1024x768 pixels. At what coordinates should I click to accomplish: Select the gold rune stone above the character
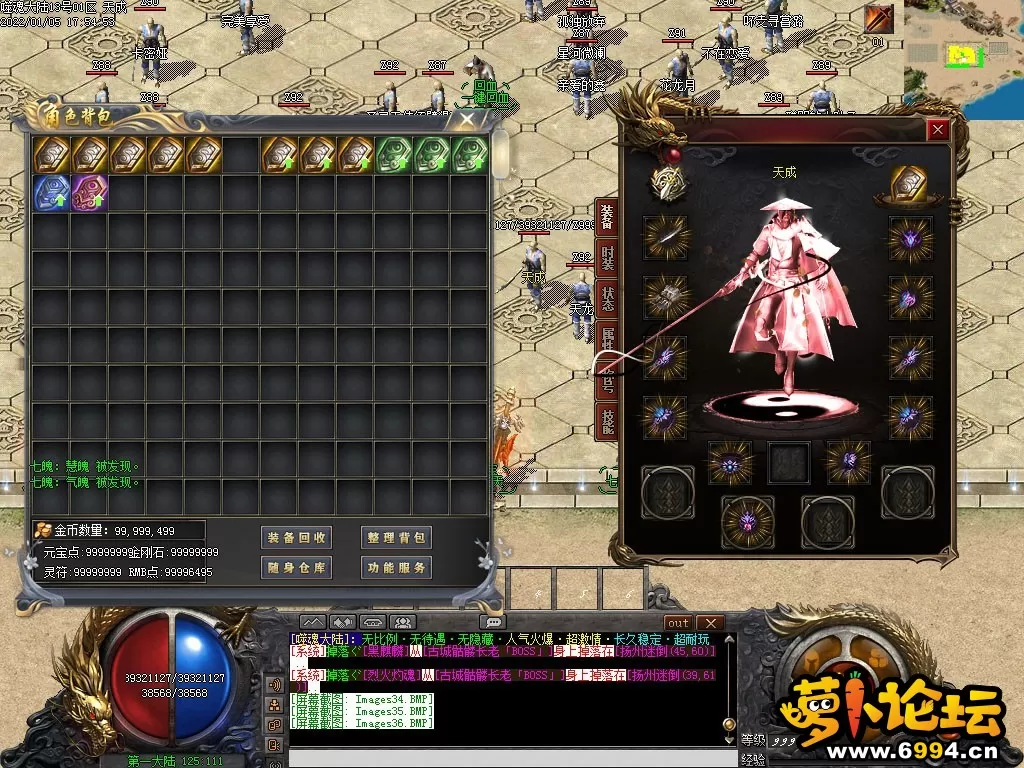coord(910,185)
